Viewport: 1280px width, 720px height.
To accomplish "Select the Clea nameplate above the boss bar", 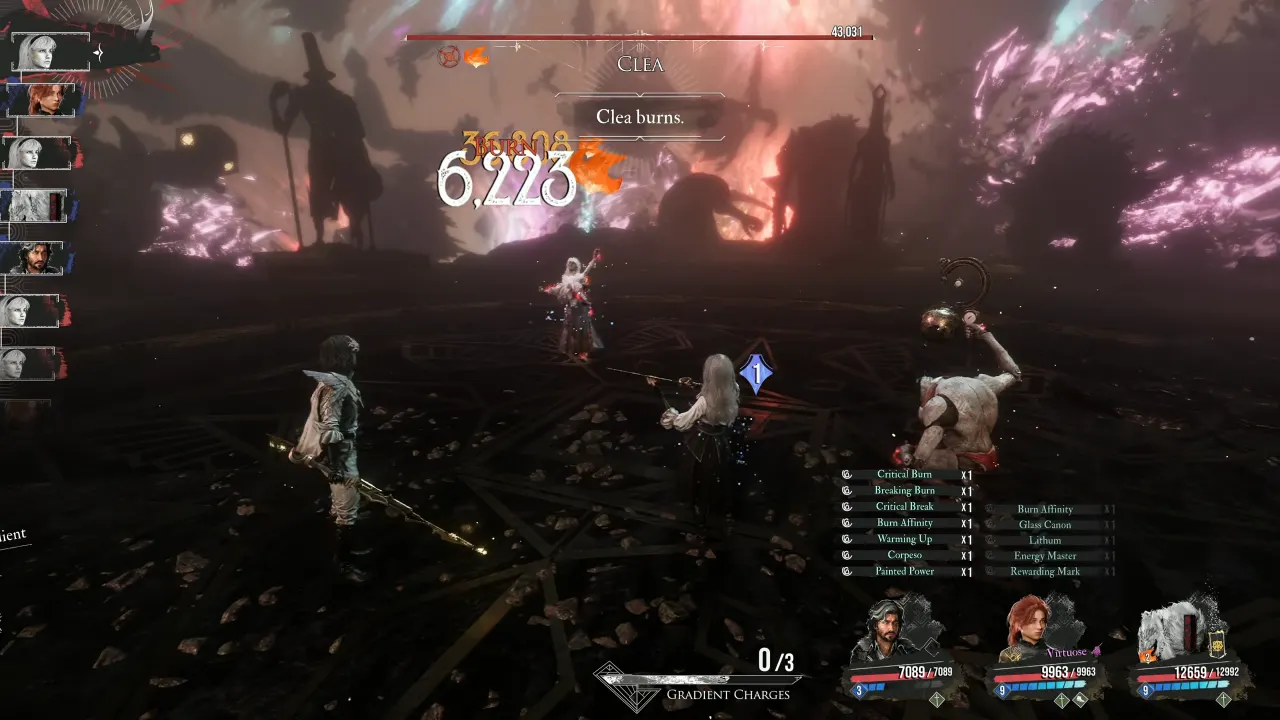I will (x=640, y=64).
